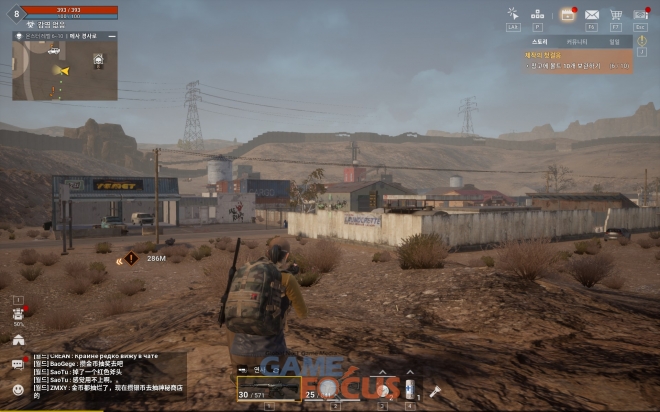
Task: Open the smiley emote menu
Action: point(18,388)
